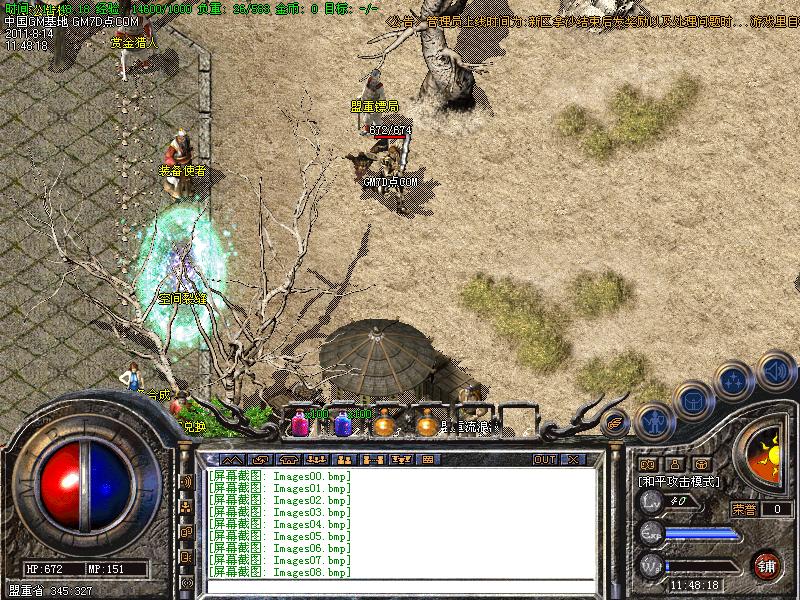Click the group hierarchy icon left of the chat

click(x=187, y=507)
